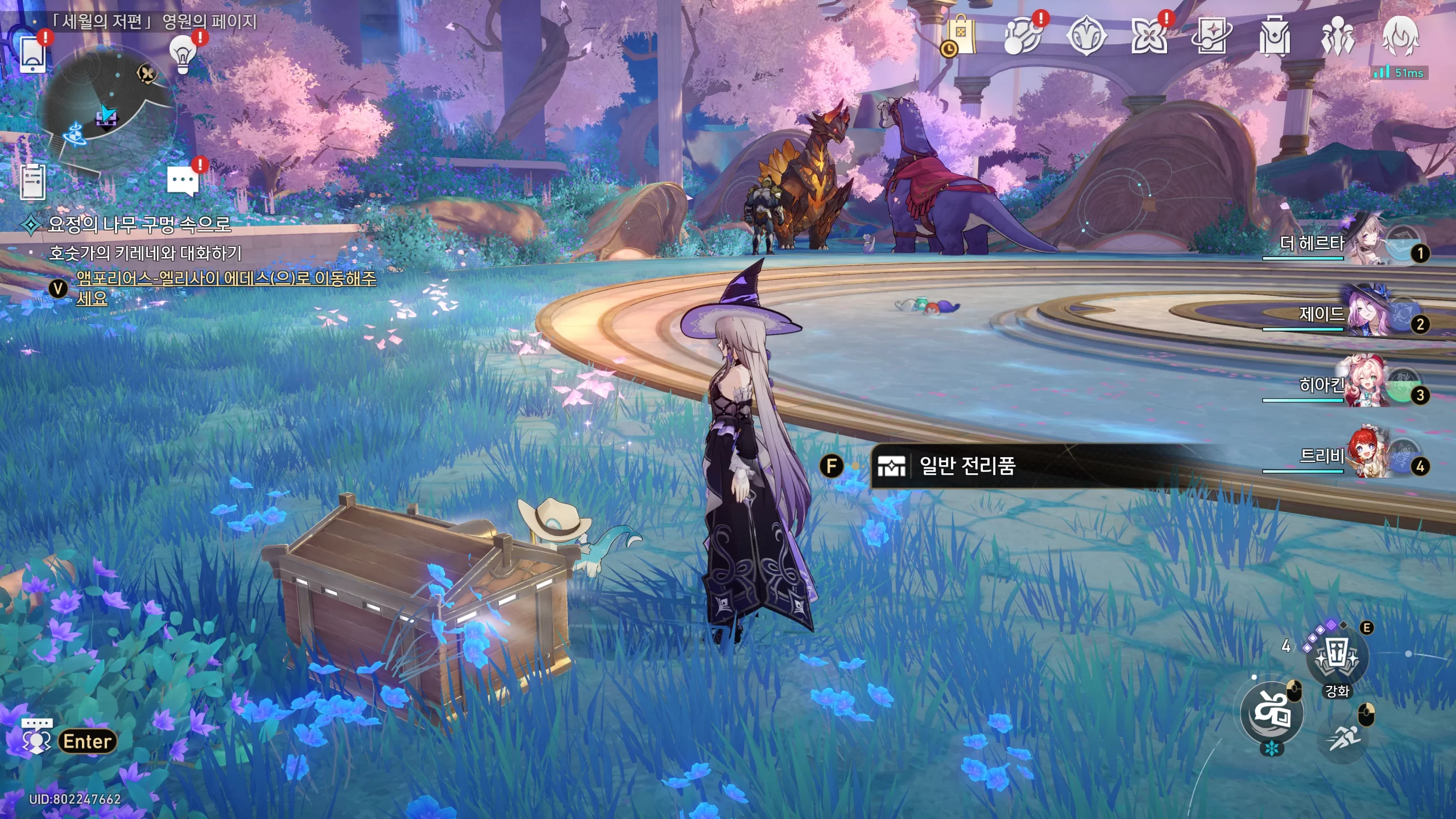Open the lightbulb tips icon
Viewport: 1456px width, 819px height.
click(183, 55)
